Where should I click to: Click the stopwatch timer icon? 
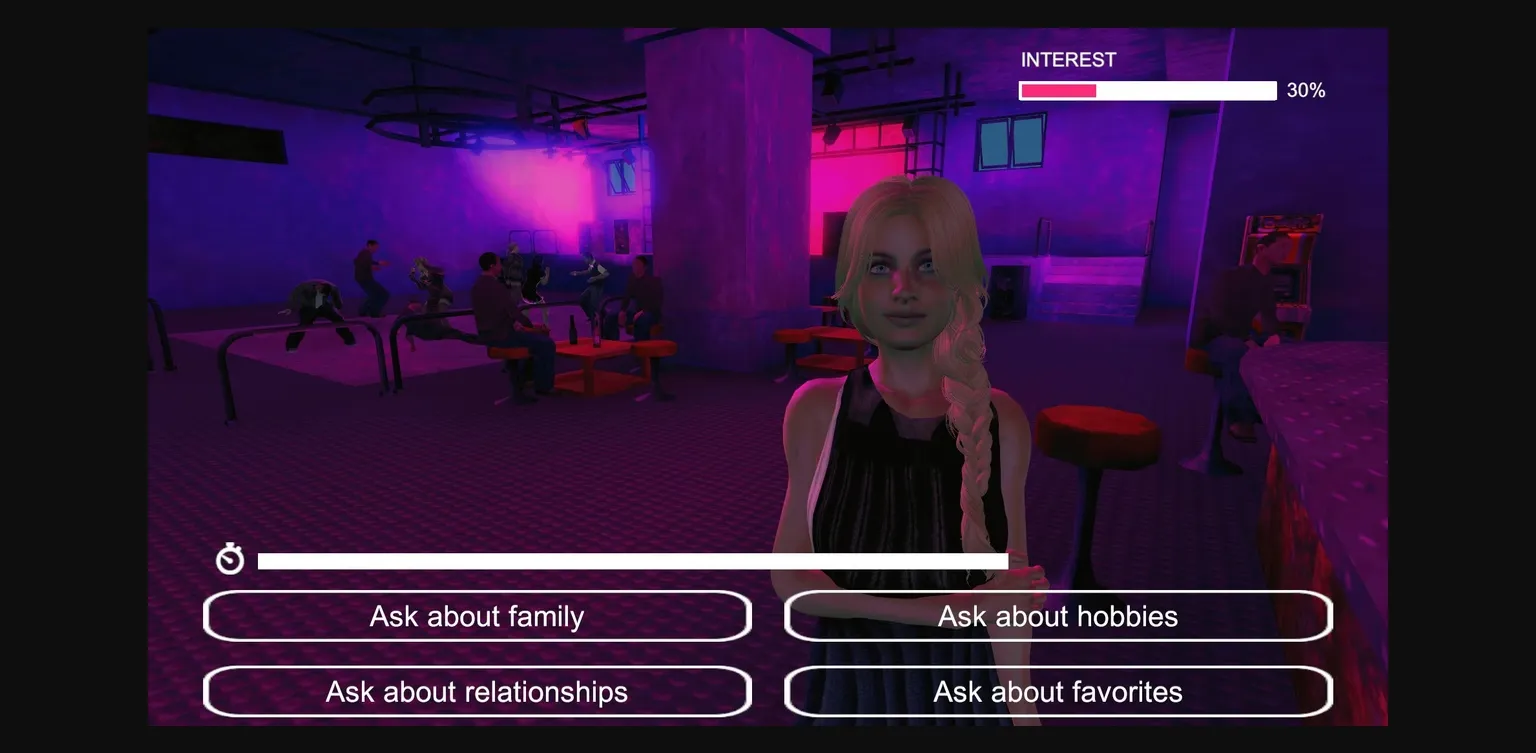click(229, 559)
